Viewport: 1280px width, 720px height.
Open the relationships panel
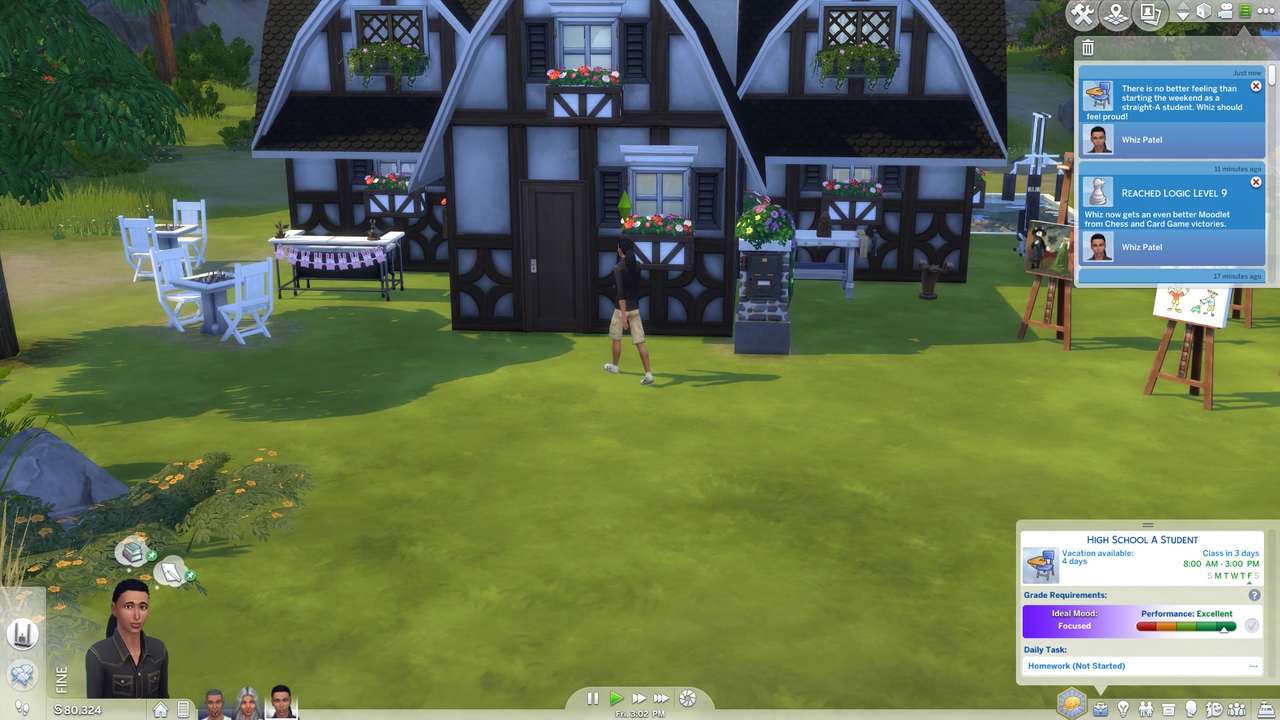pyautogui.click(x=1146, y=709)
